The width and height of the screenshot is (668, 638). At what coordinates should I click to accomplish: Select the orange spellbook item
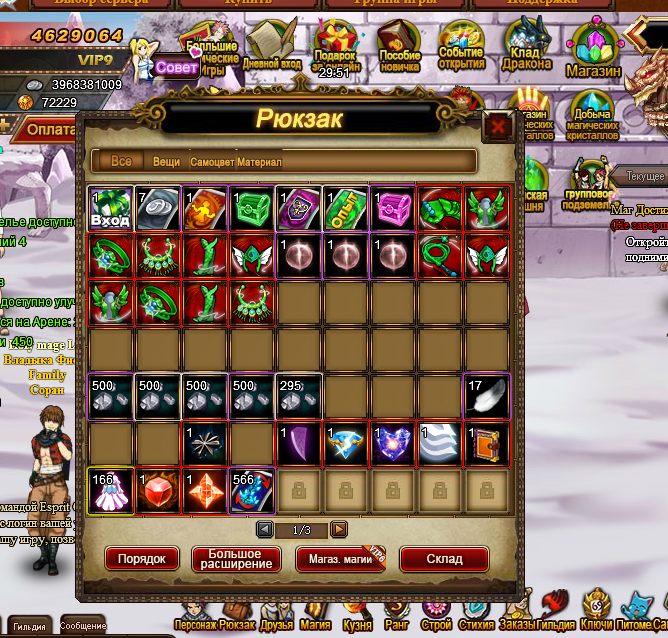(x=486, y=443)
